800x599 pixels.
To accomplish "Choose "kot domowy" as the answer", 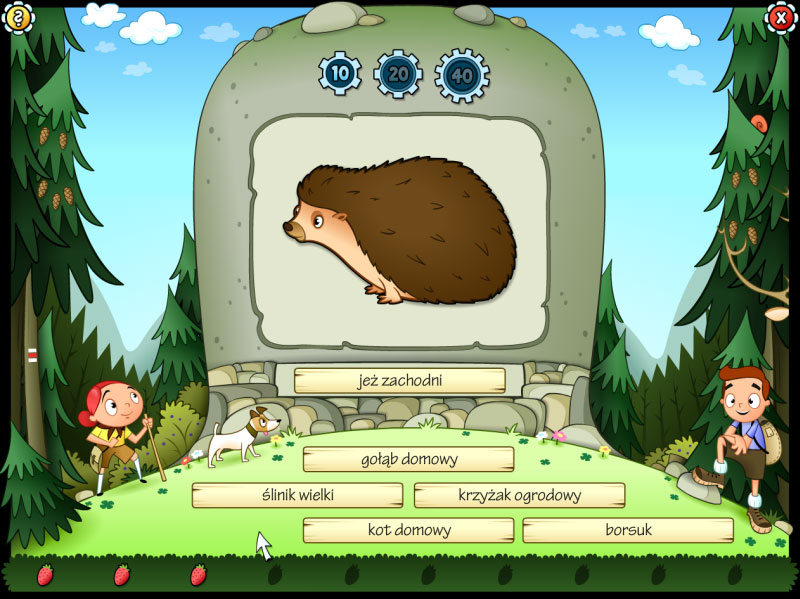I will click(x=408, y=530).
